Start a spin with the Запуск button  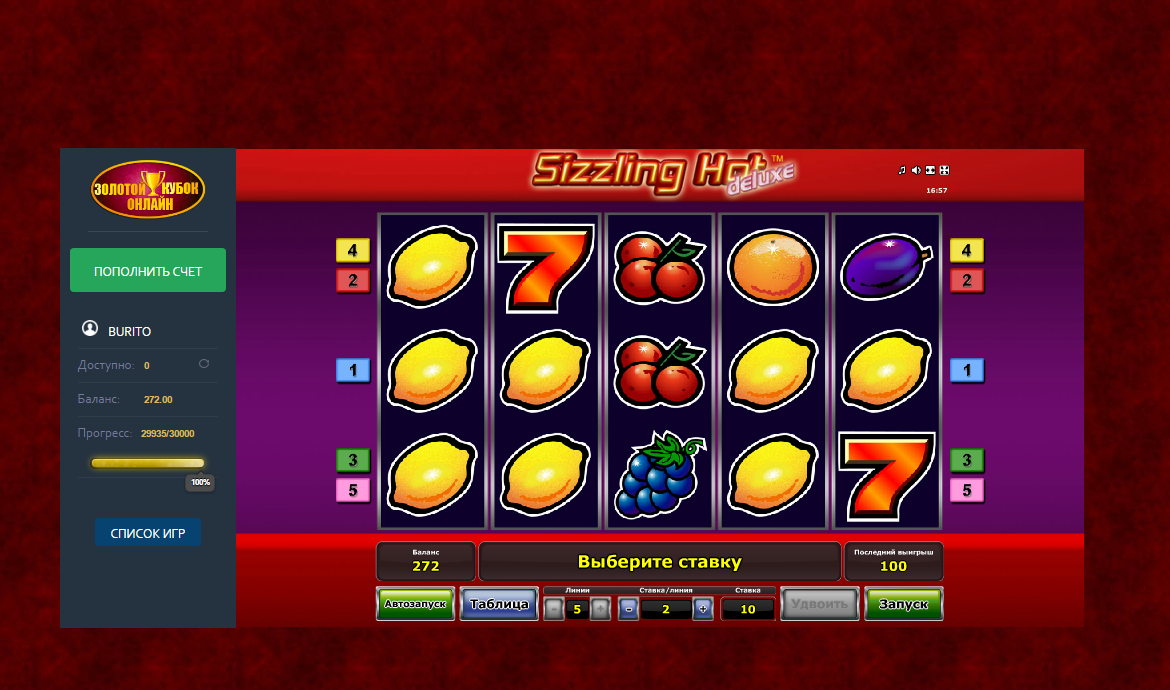pos(903,604)
